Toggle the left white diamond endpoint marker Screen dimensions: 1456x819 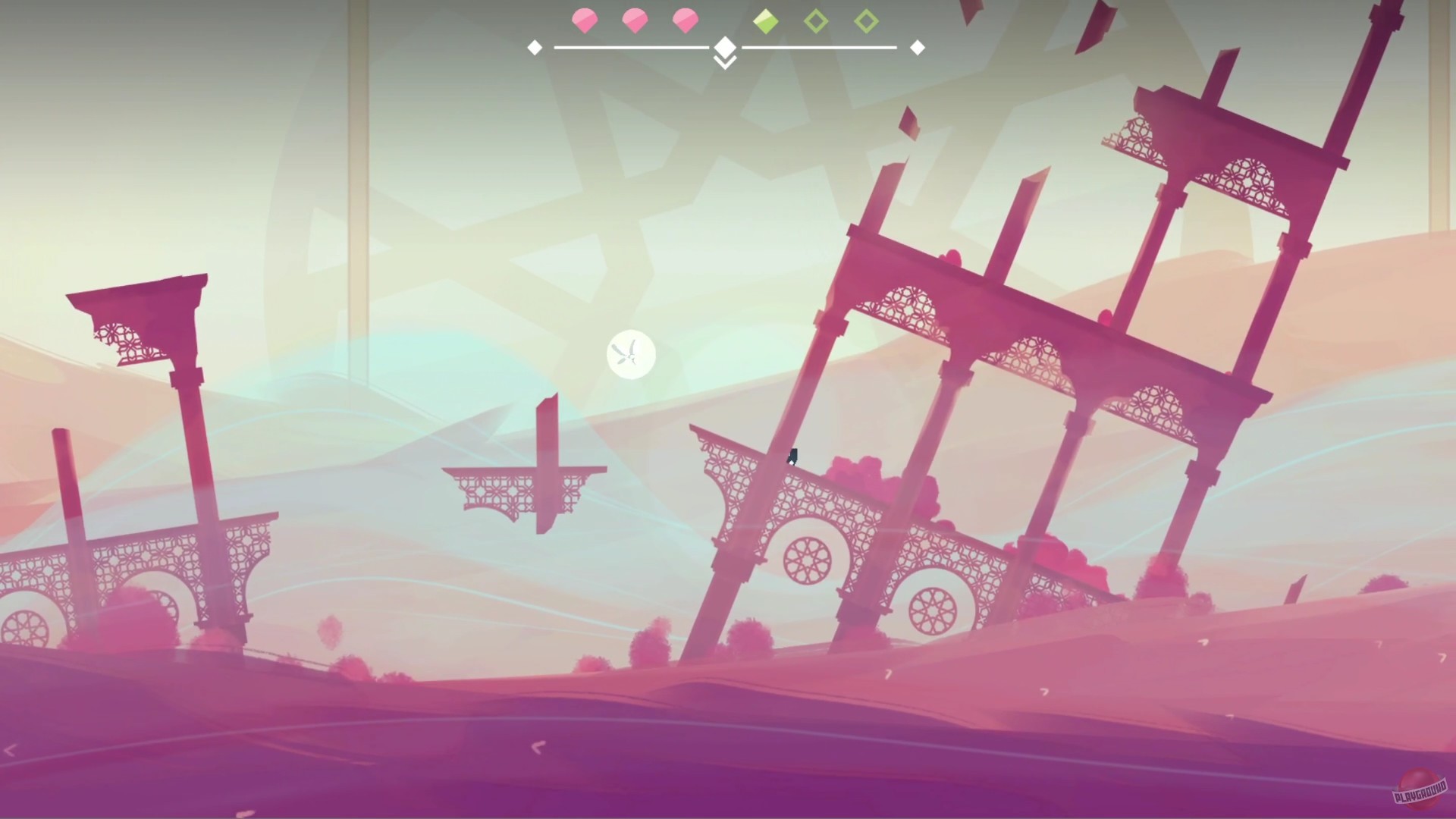535,47
